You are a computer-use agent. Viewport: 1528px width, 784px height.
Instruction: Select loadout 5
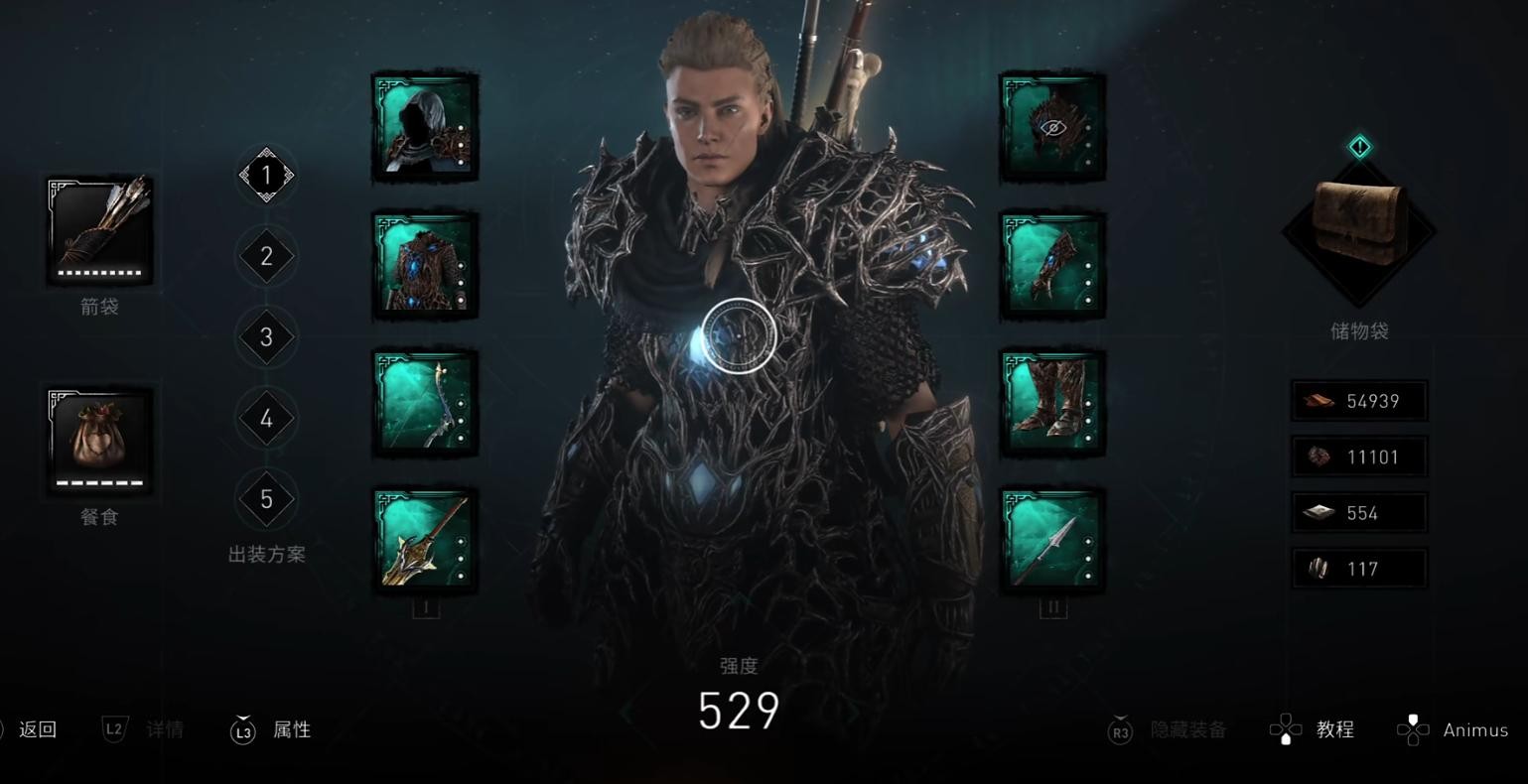[266, 498]
